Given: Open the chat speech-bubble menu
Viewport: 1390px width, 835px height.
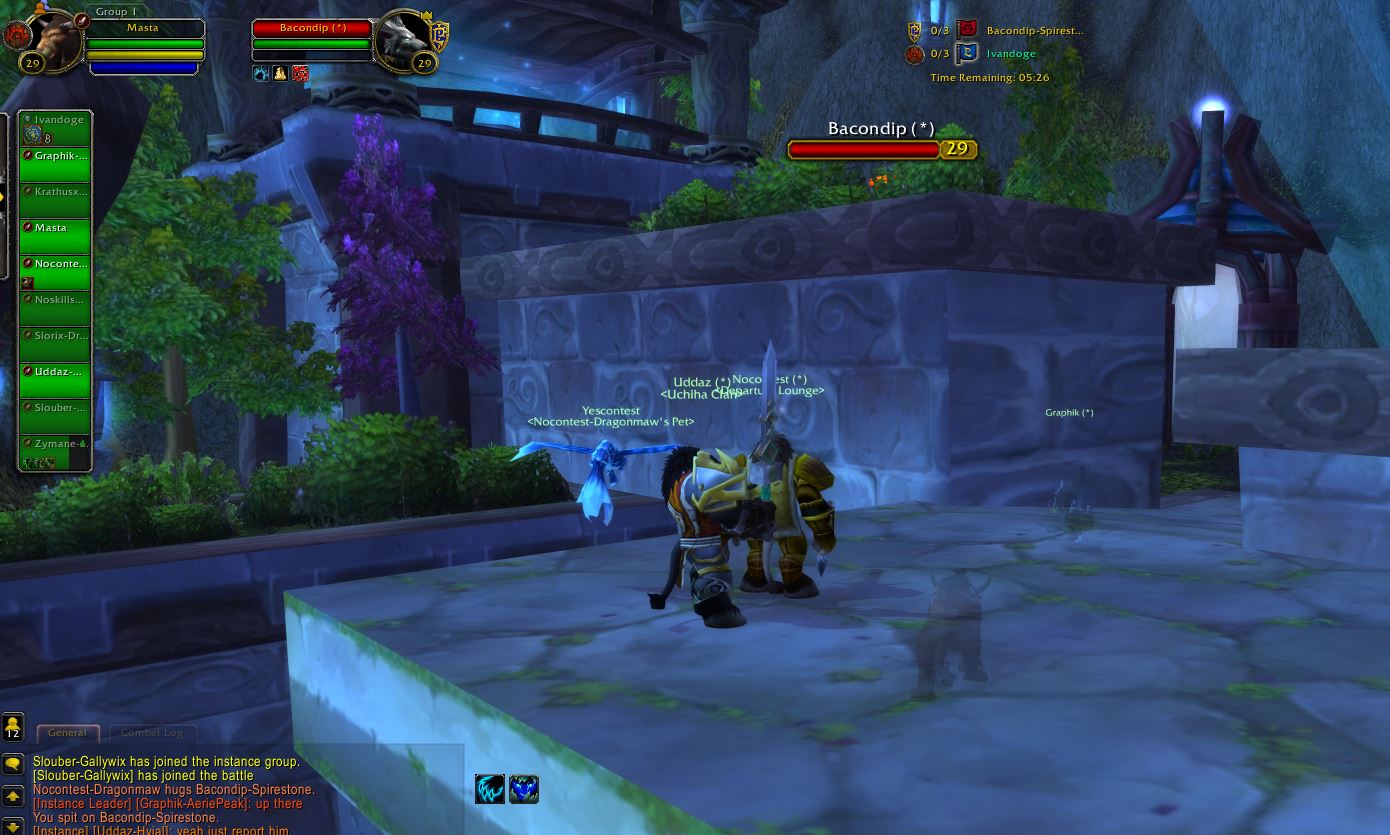Looking at the screenshot, I should [x=13, y=765].
